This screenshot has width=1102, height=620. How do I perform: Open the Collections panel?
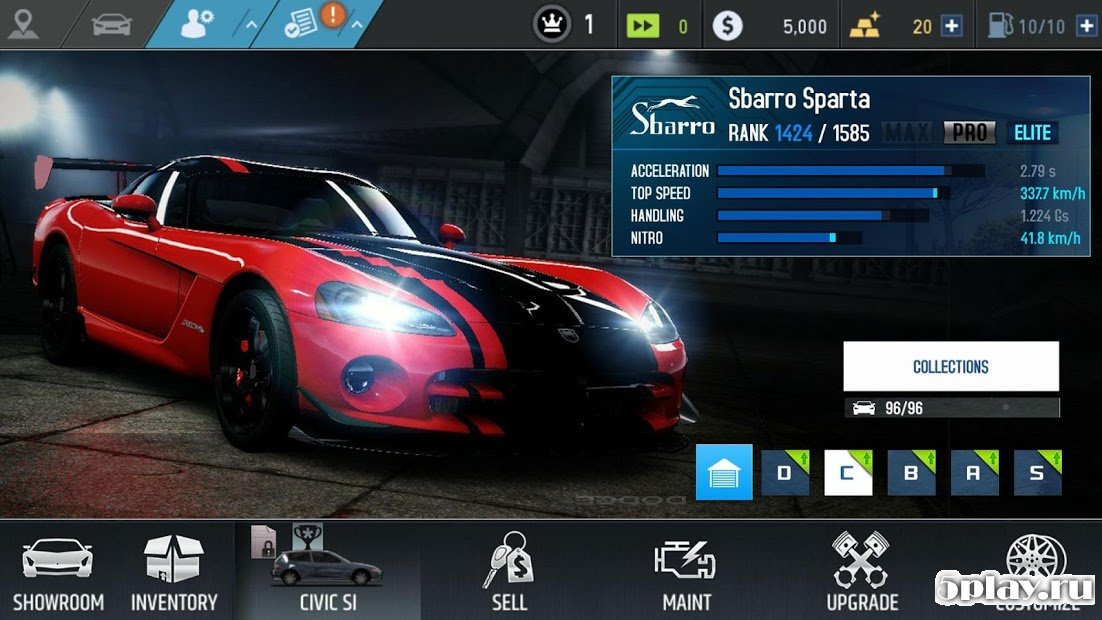tap(951, 366)
